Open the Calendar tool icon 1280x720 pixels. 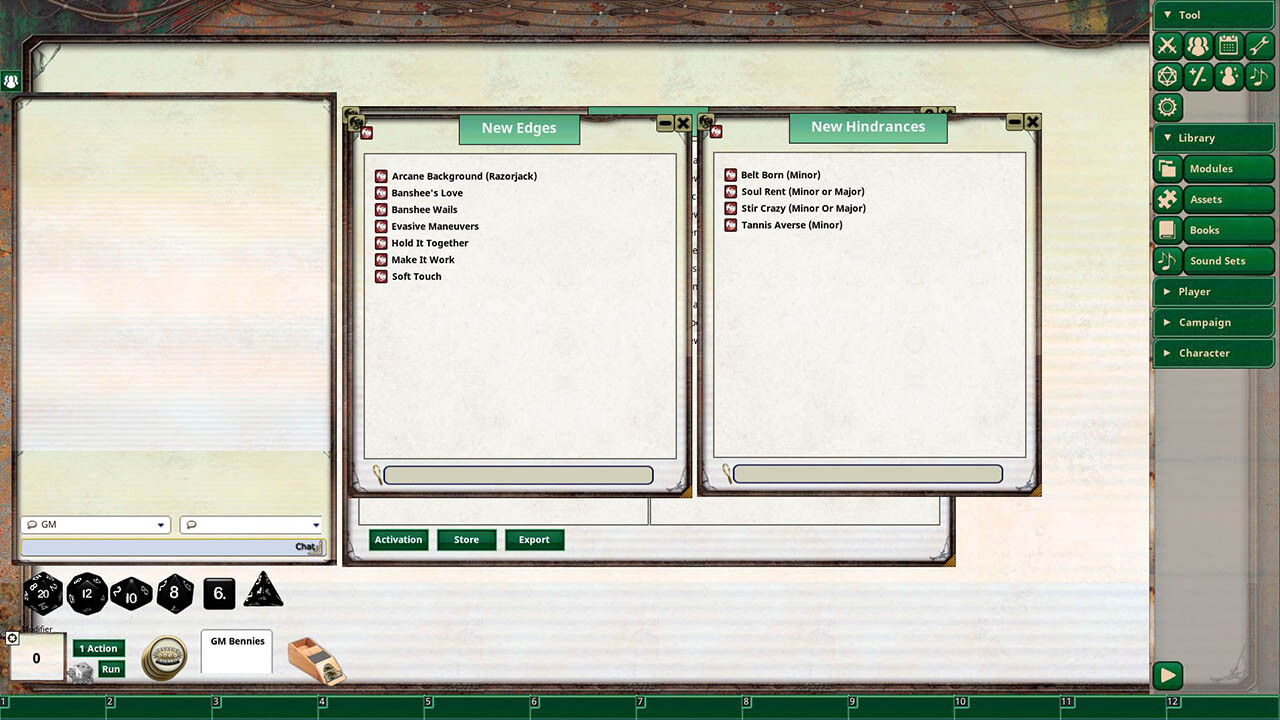coord(1228,46)
